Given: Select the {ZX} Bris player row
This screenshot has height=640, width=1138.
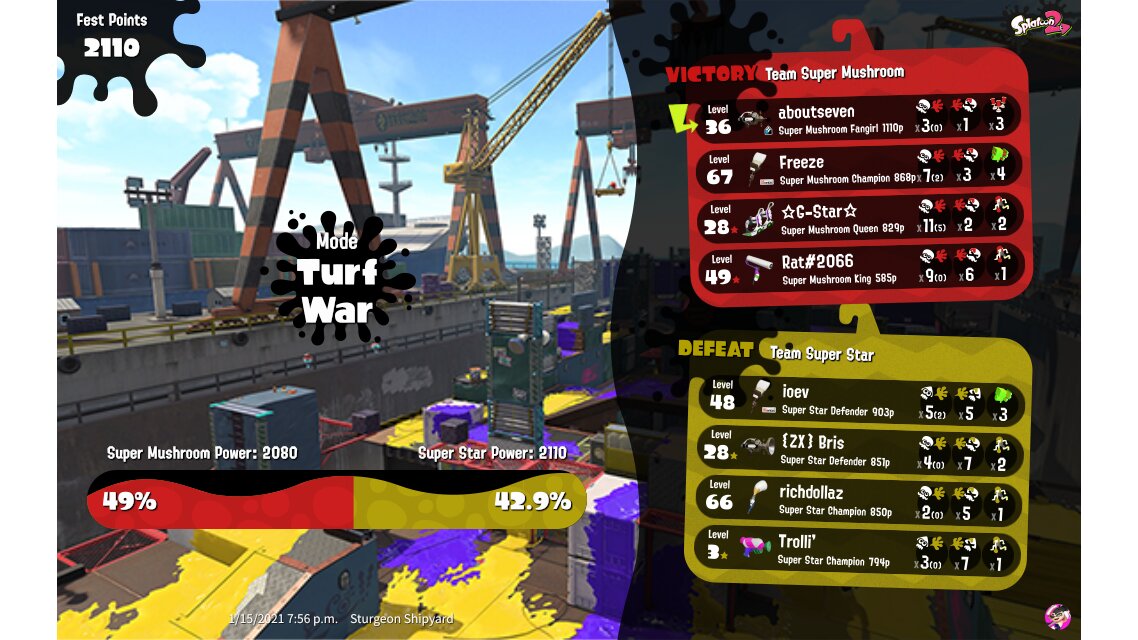Looking at the screenshot, I should [860, 451].
